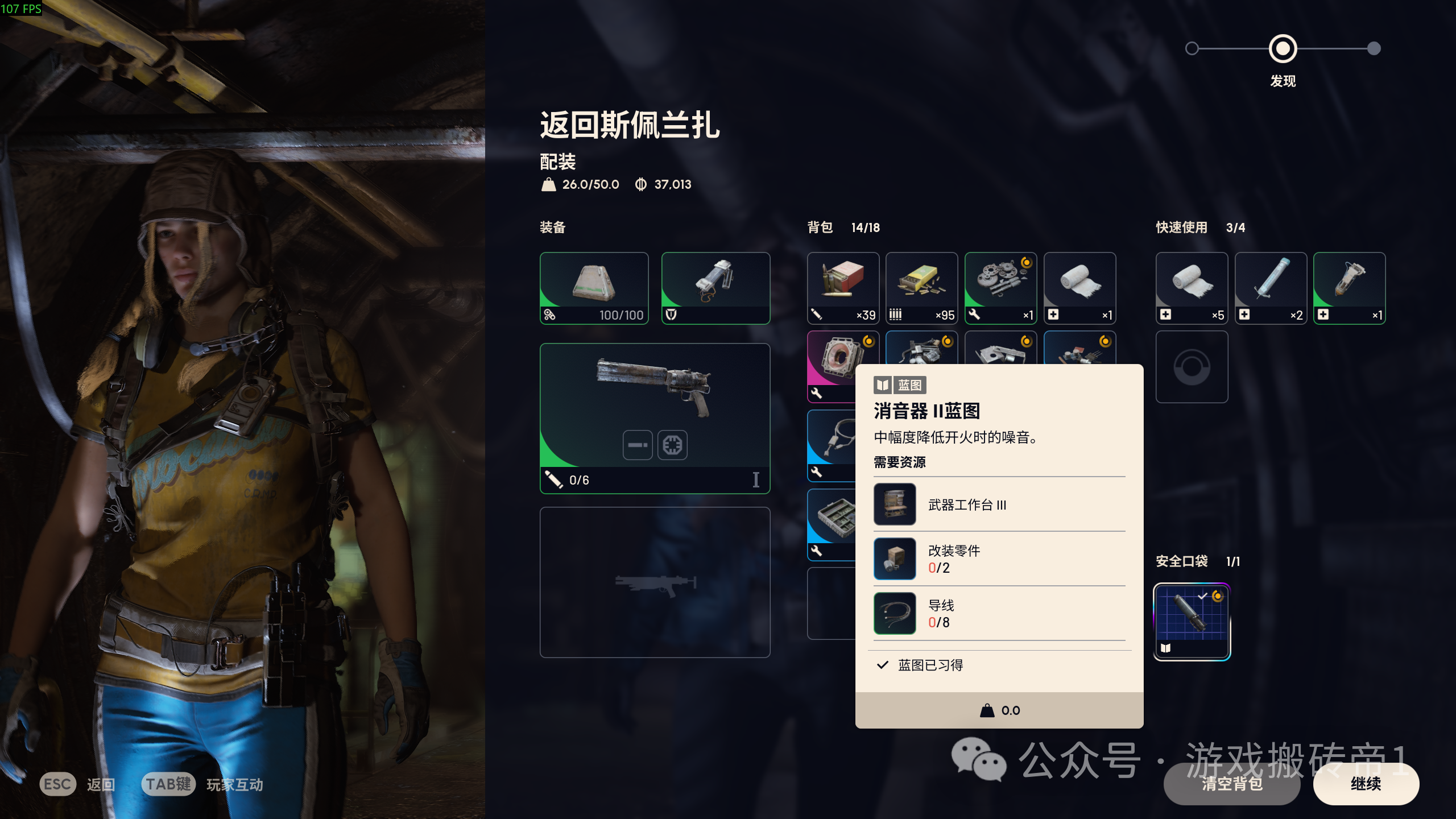Select the syringe ×2 in quick use
The image size is (1456, 819).
coord(1271,288)
